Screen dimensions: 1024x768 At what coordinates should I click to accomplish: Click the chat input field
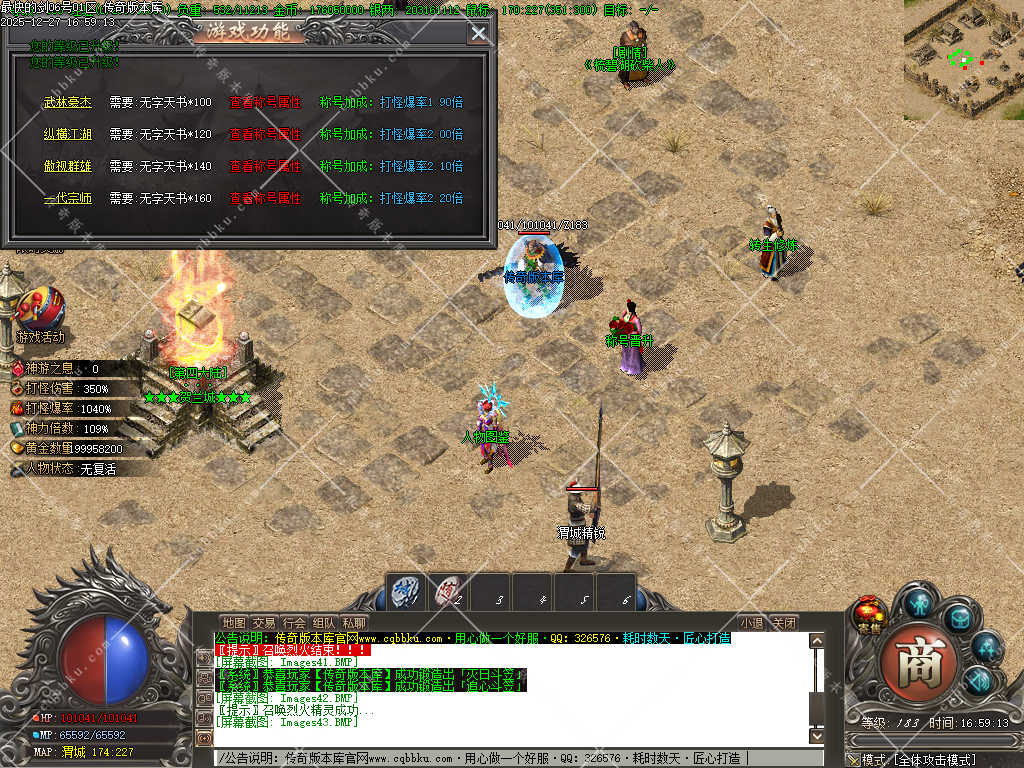520,758
